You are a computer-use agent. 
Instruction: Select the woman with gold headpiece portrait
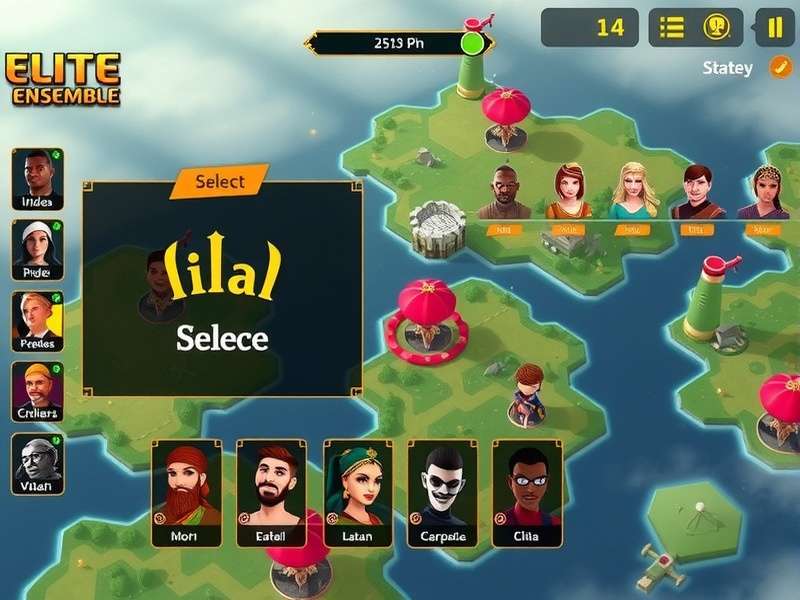[x=763, y=191]
